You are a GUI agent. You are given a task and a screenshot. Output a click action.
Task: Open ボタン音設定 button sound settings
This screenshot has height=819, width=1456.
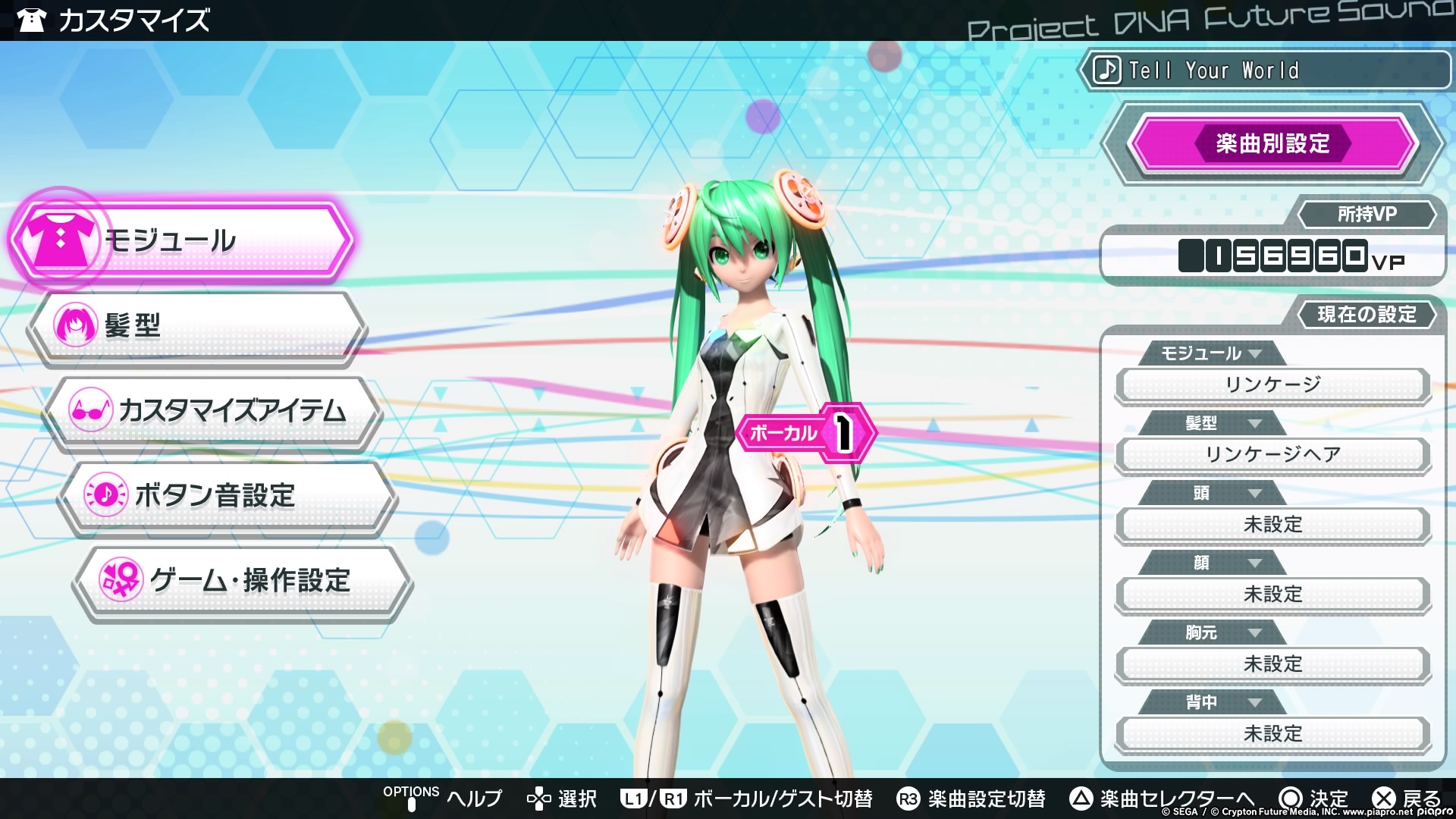coord(227,495)
